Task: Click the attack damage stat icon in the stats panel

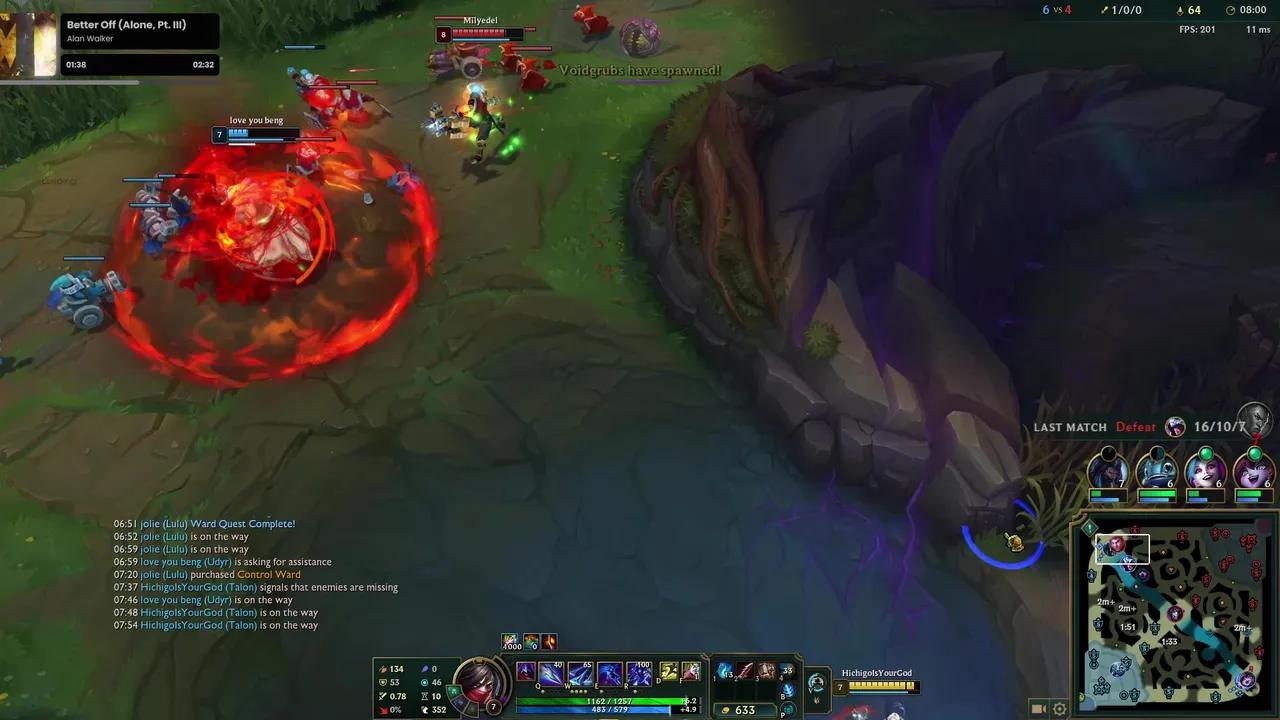Action: (382, 667)
